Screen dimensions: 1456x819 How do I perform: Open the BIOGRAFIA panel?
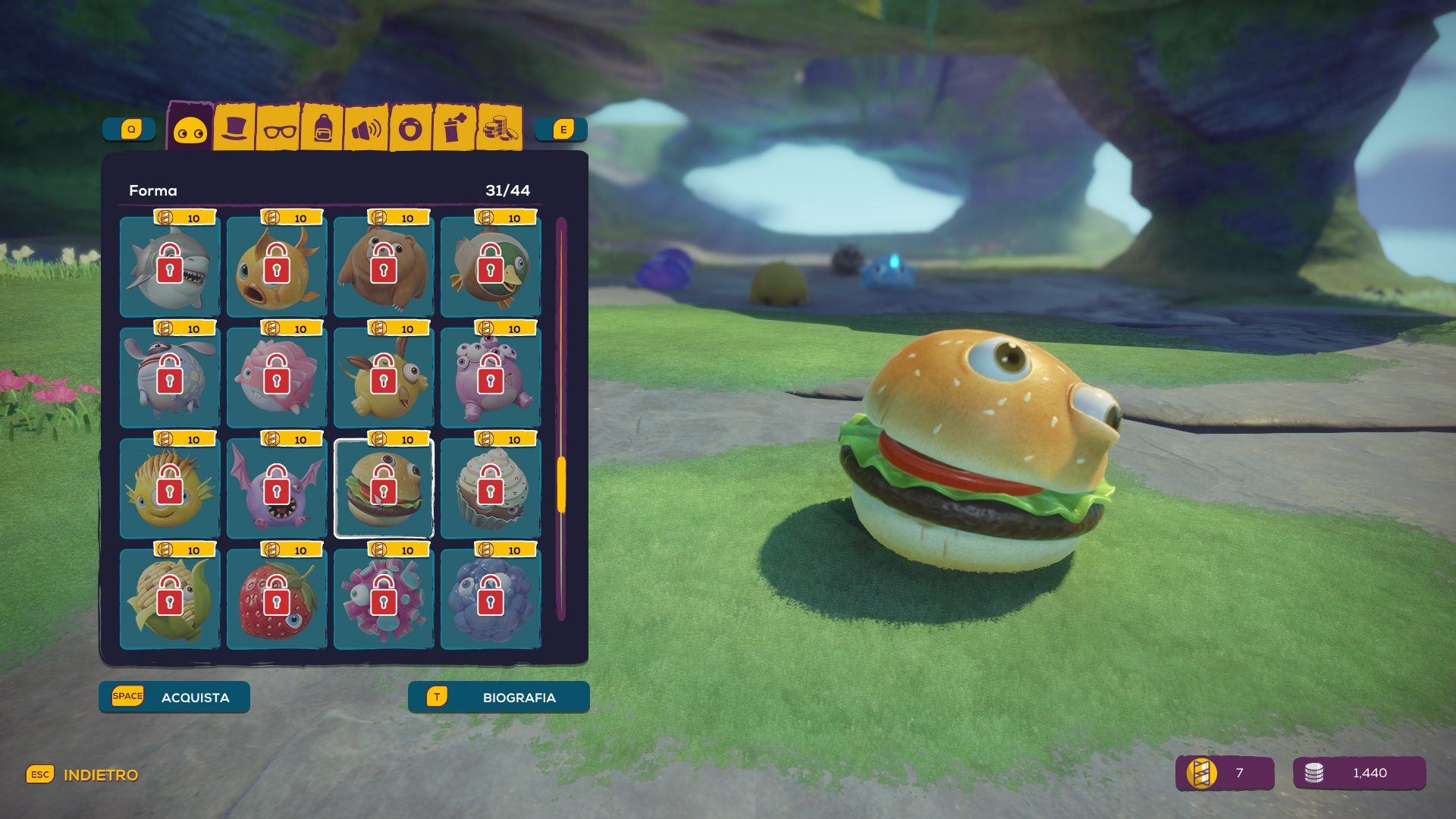tap(498, 697)
